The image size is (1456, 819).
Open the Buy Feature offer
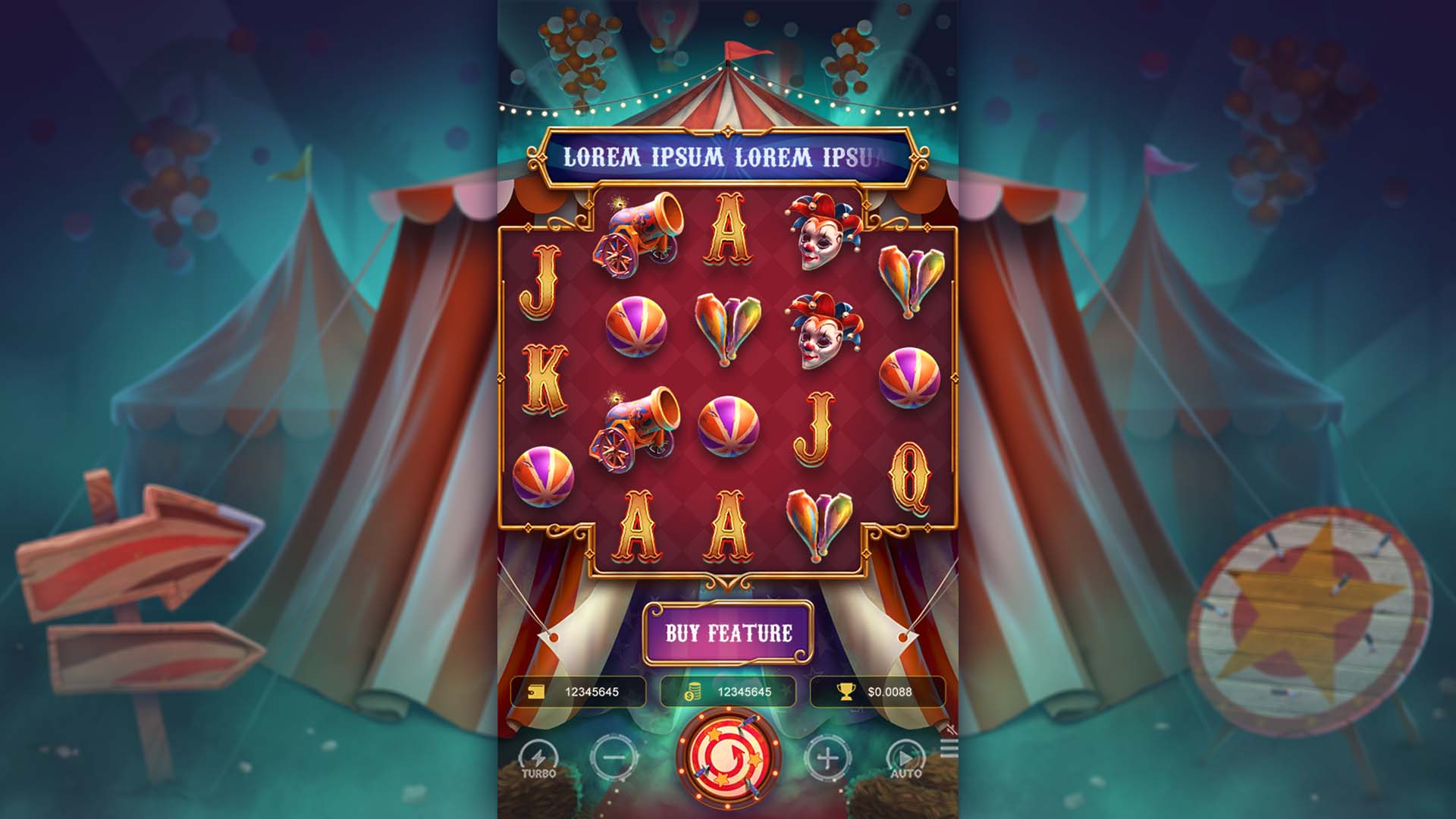coord(728,632)
